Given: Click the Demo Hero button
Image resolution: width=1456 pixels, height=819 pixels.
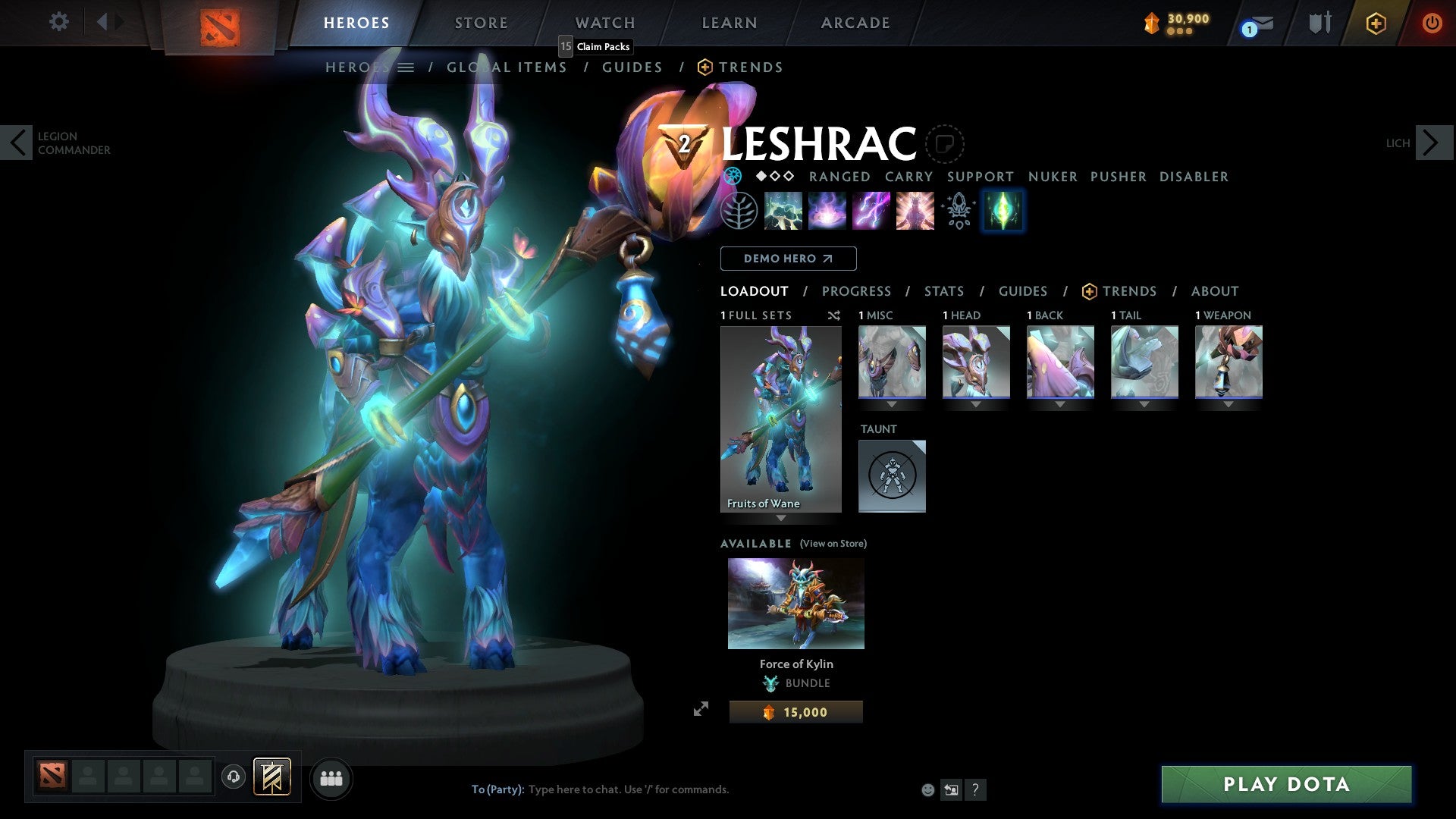Looking at the screenshot, I should [x=788, y=259].
